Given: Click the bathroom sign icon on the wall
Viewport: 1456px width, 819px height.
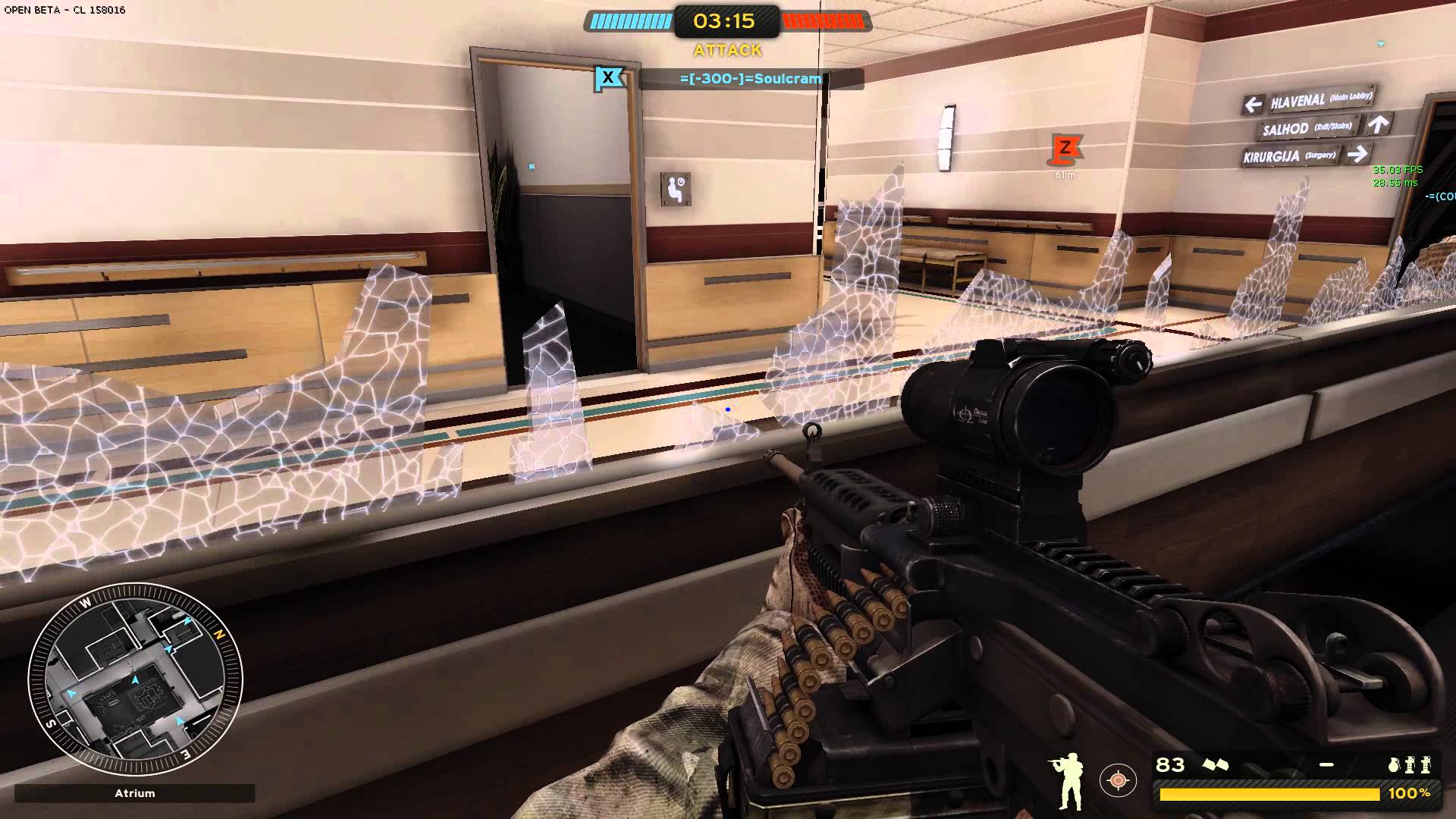Looking at the screenshot, I should point(674,189).
